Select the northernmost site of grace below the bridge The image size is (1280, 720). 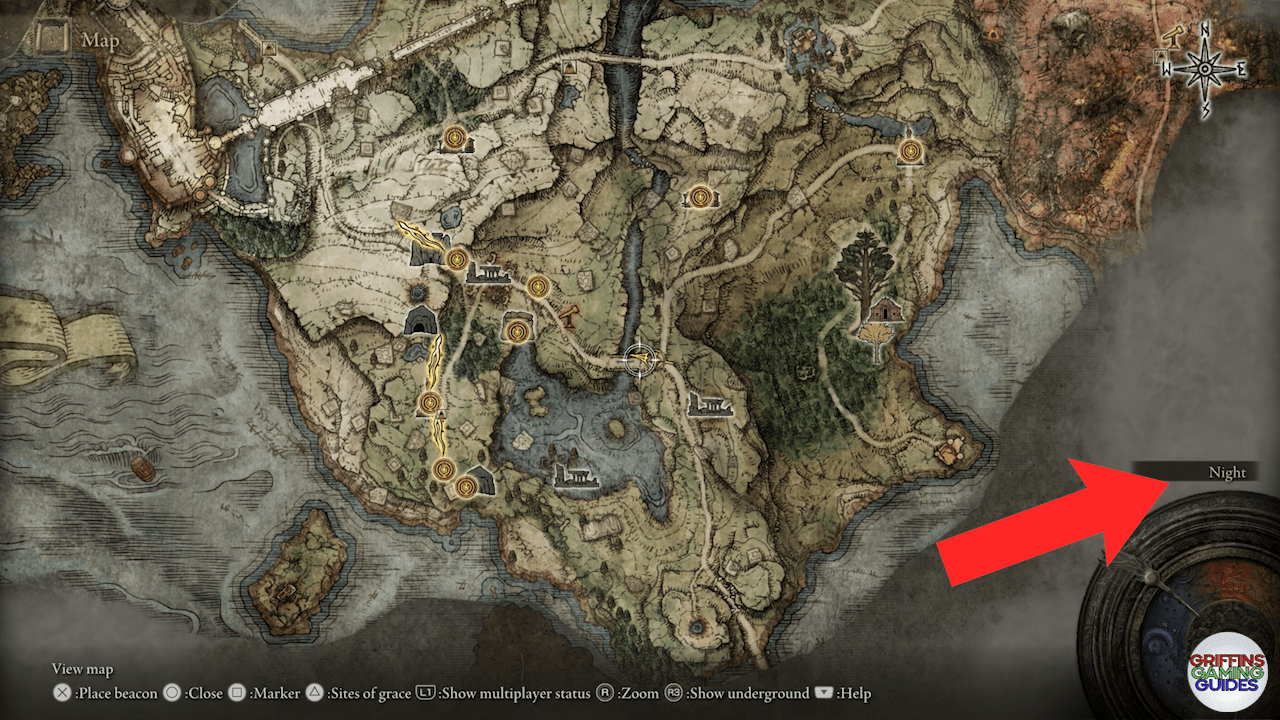point(455,137)
